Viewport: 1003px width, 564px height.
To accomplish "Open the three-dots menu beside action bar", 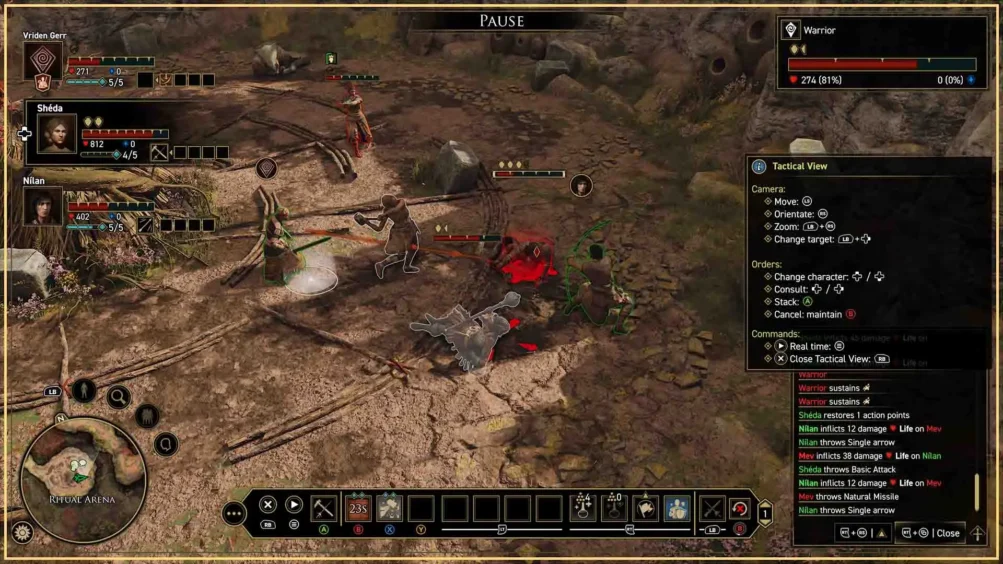I will pyautogui.click(x=234, y=514).
